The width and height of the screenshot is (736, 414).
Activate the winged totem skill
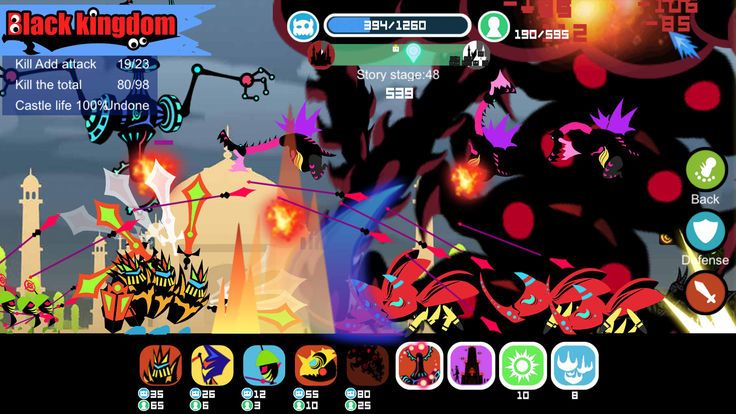420,366
